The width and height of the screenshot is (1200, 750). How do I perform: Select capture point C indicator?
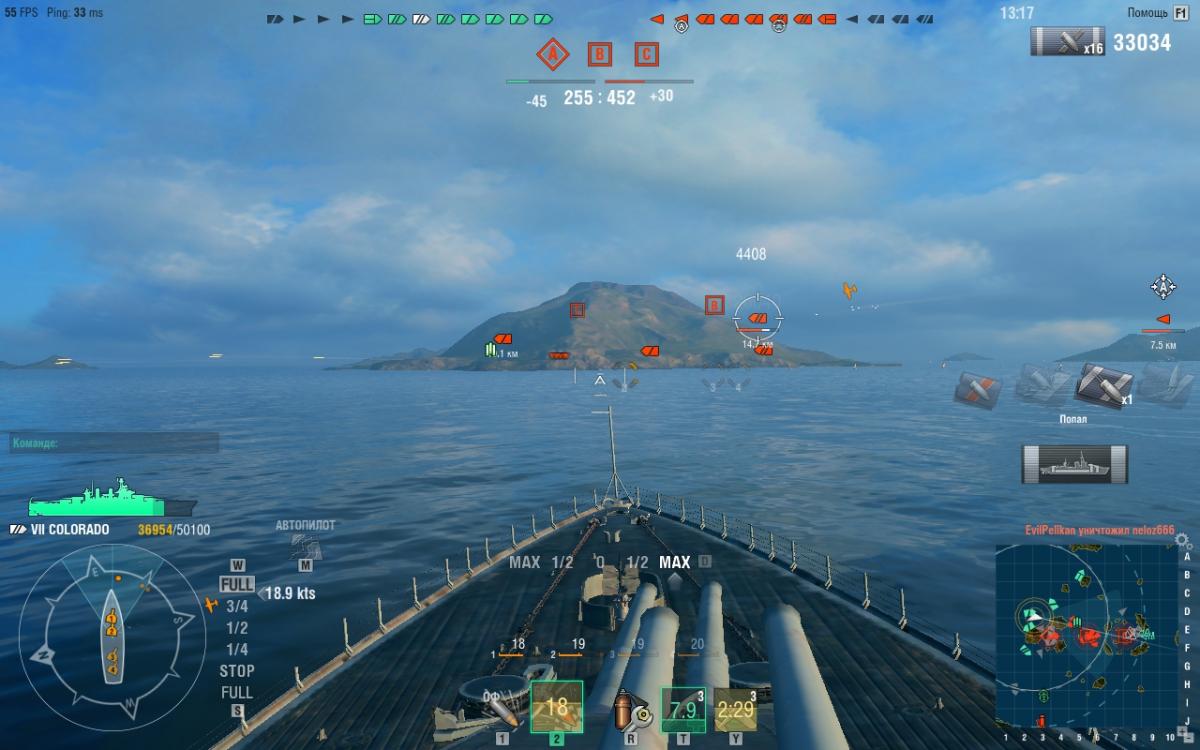coord(647,54)
